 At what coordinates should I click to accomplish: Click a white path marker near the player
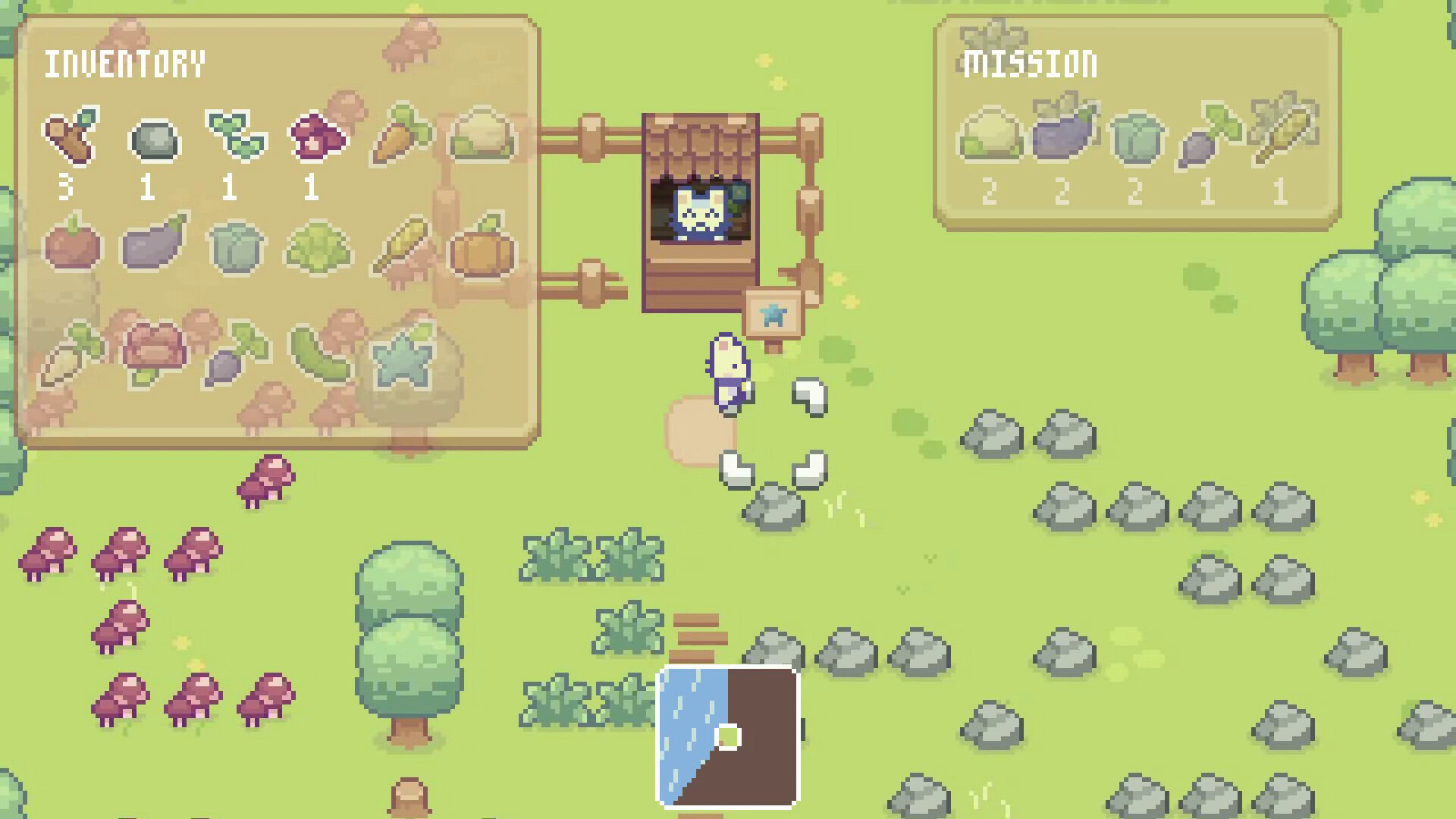click(x=809, y=394)
